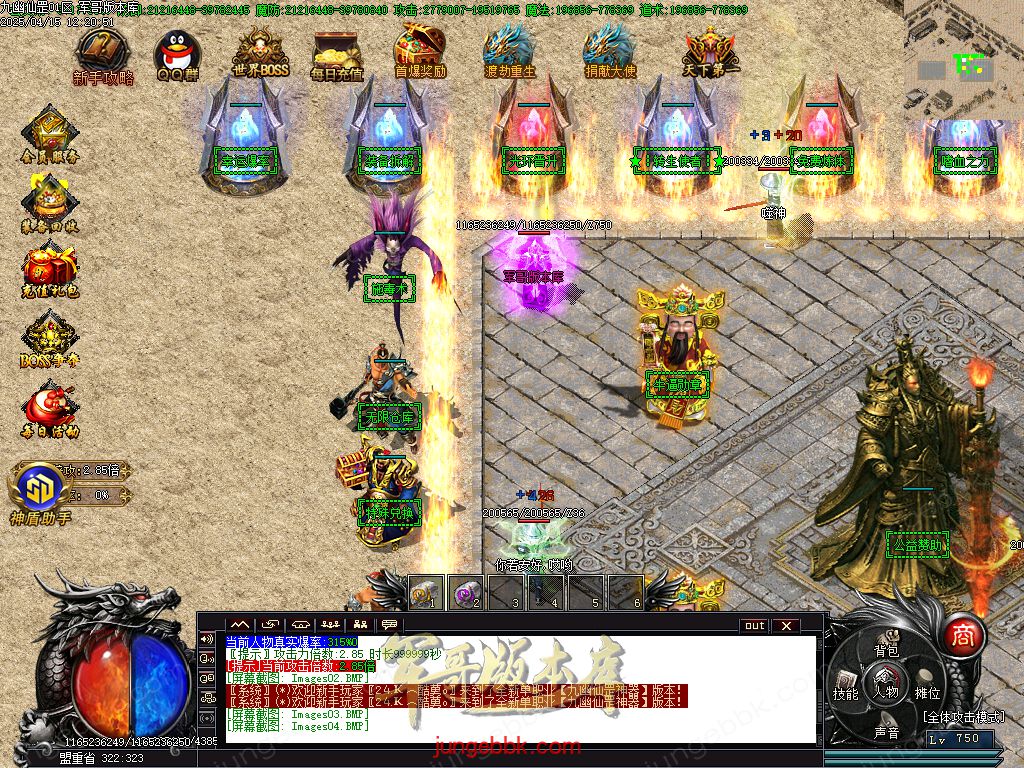Open the 会员服务 member service icon
This screenshot has height=768, width=1024.
49,134
